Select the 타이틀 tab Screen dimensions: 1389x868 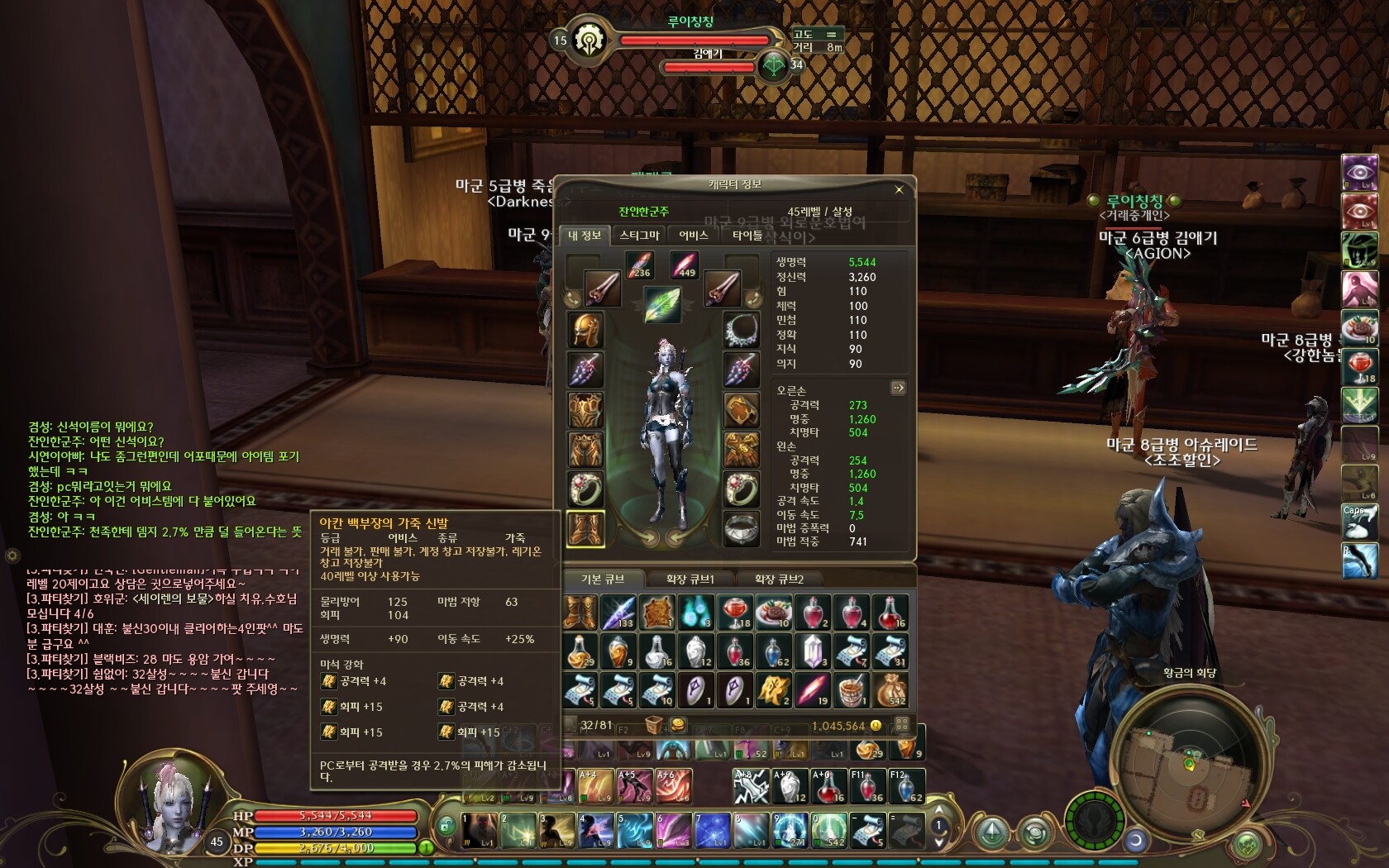[747, 236]
